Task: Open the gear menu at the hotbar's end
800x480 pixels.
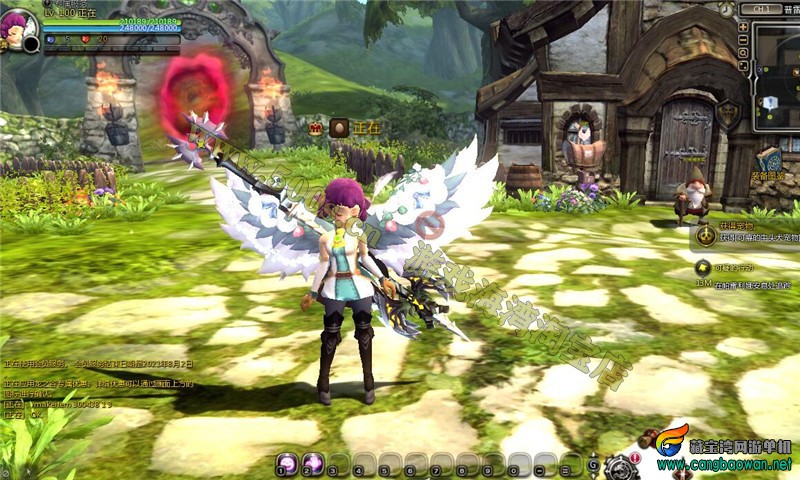Action: tap(621, 466)
